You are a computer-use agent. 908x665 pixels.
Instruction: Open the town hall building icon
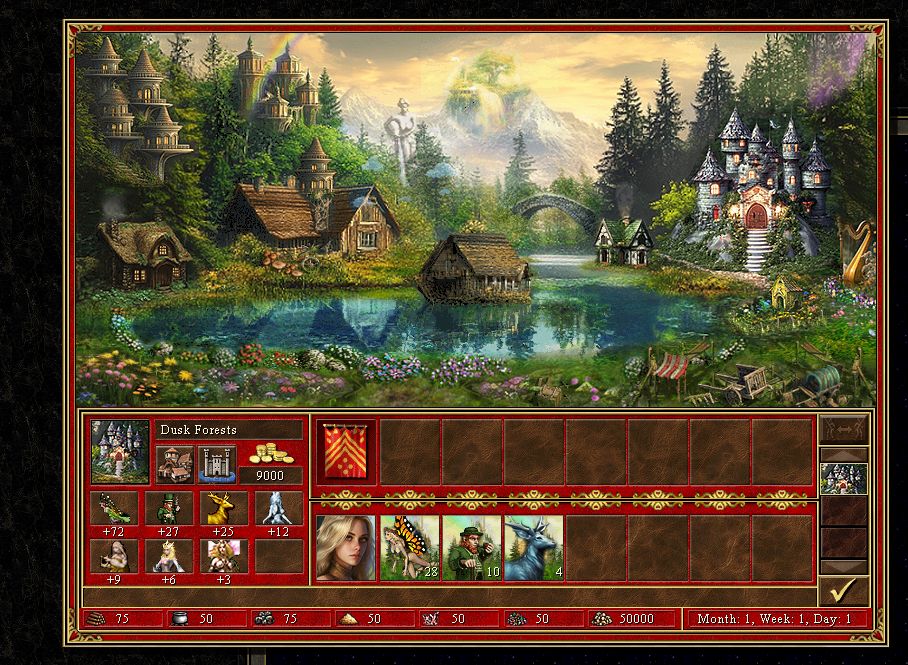[175, 464]
